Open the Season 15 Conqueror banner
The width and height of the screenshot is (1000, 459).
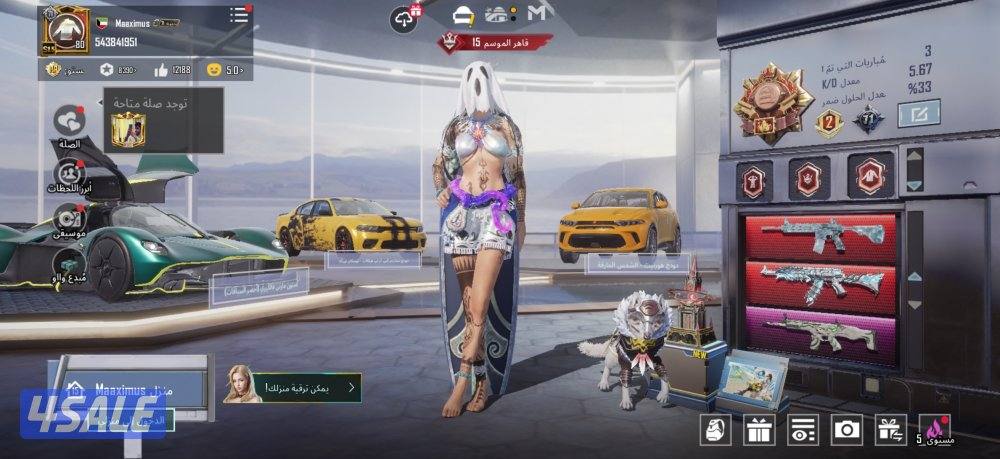[497, 42]
